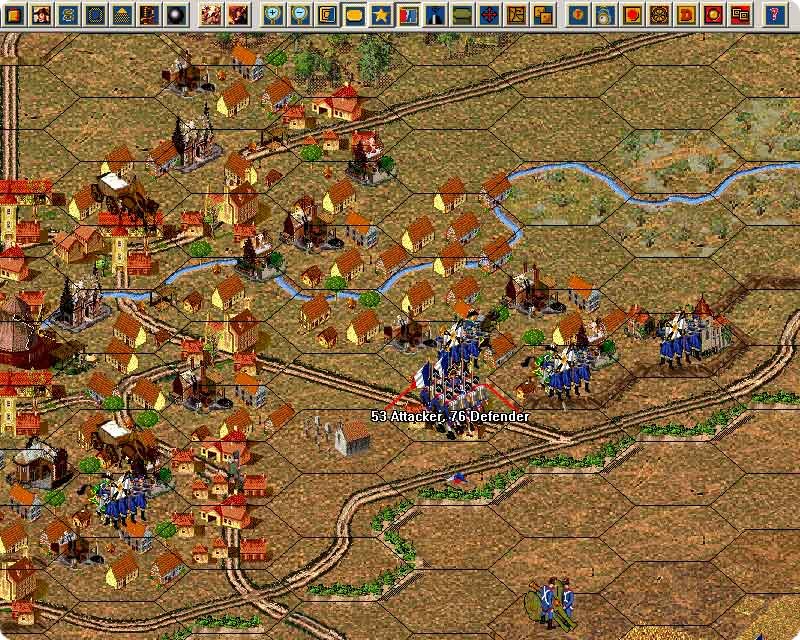The width and height of the screenshot is (800, 640).
Task: Click the green cannon toolbar button
Action: click(x=462, y=14)
